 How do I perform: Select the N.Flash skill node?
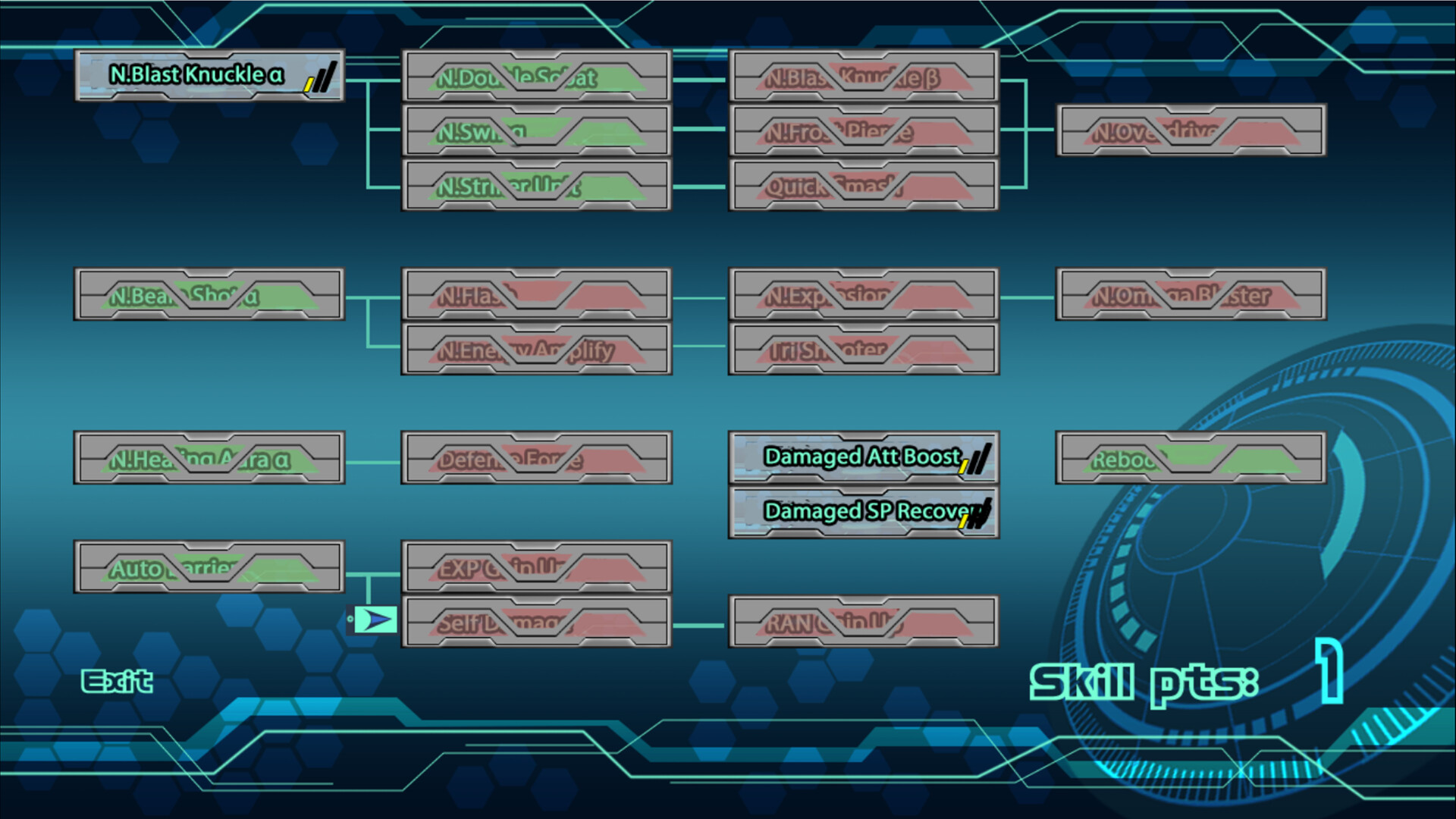[x=536, y=294]
